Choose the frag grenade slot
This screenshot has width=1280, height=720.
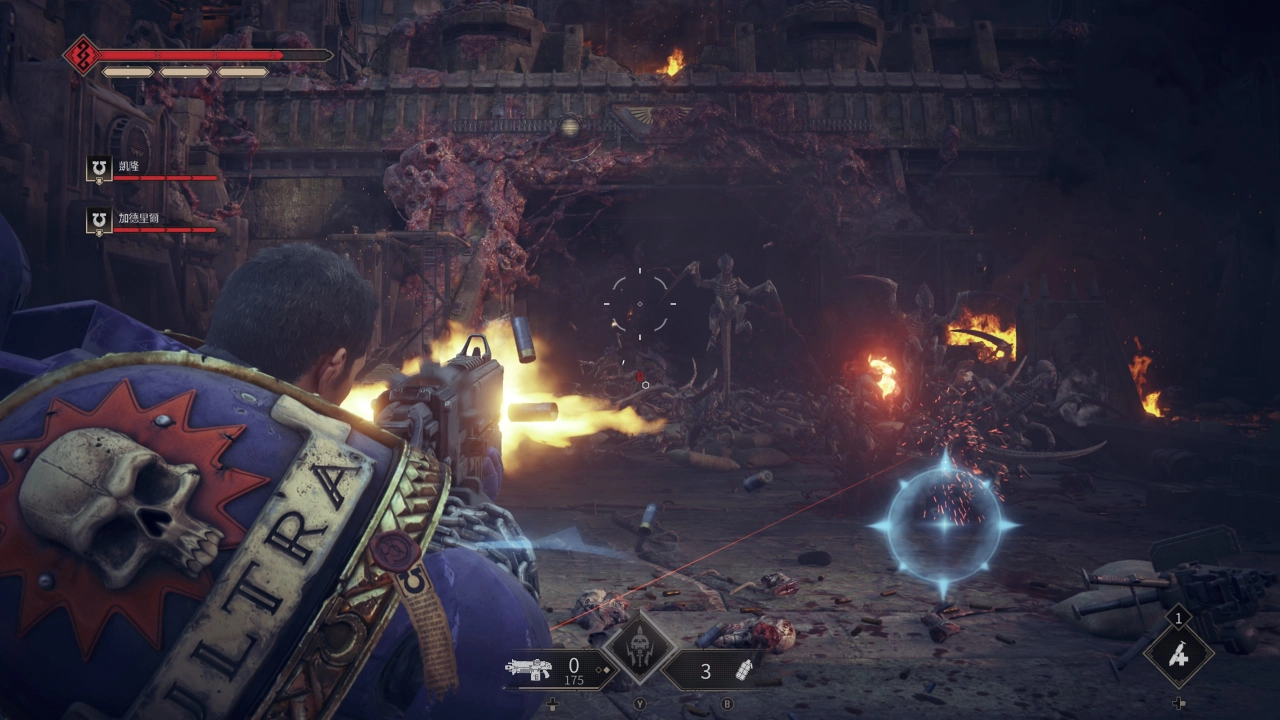click(742, 671)
